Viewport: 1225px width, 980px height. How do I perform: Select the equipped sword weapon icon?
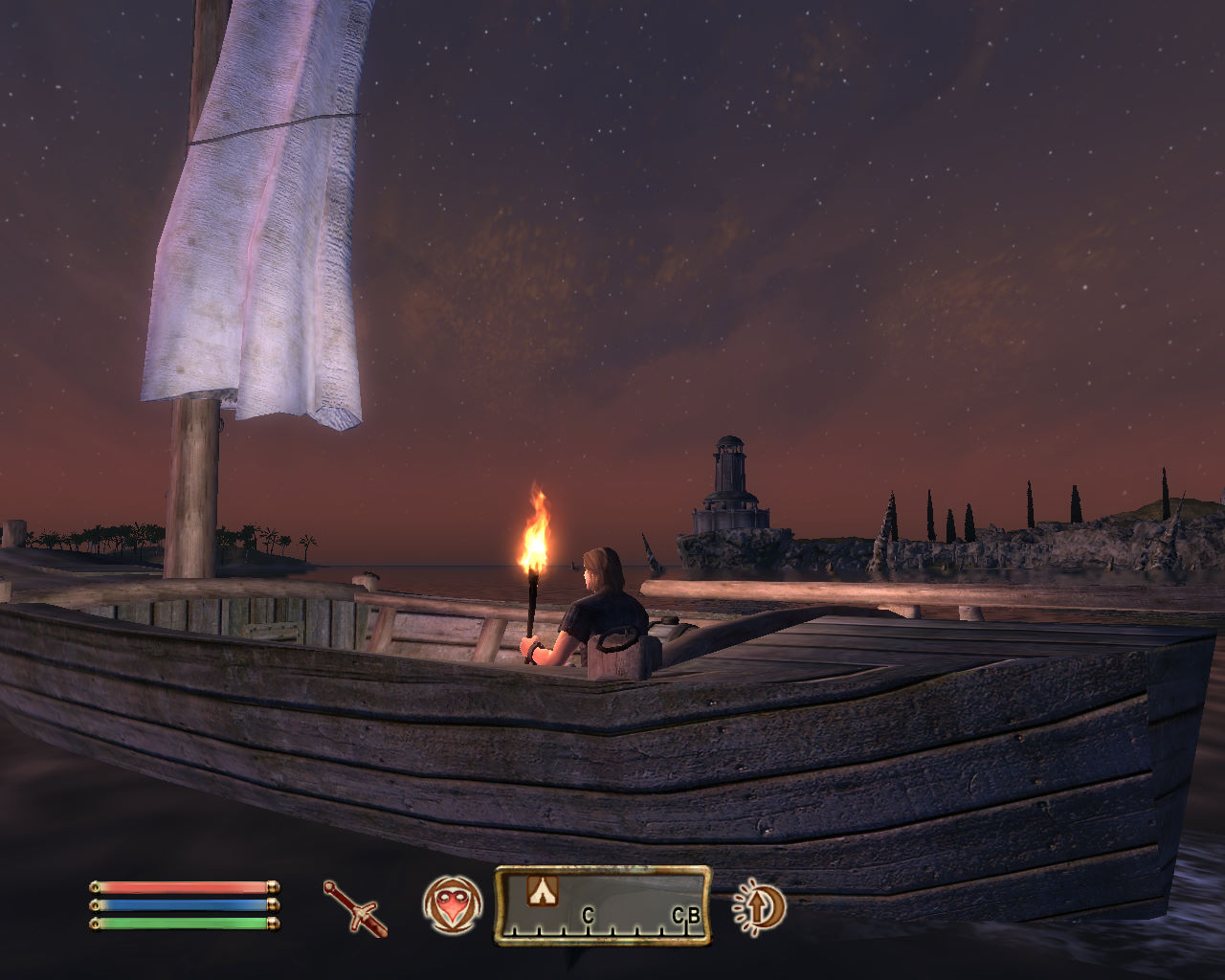click(x=355, y=907)
